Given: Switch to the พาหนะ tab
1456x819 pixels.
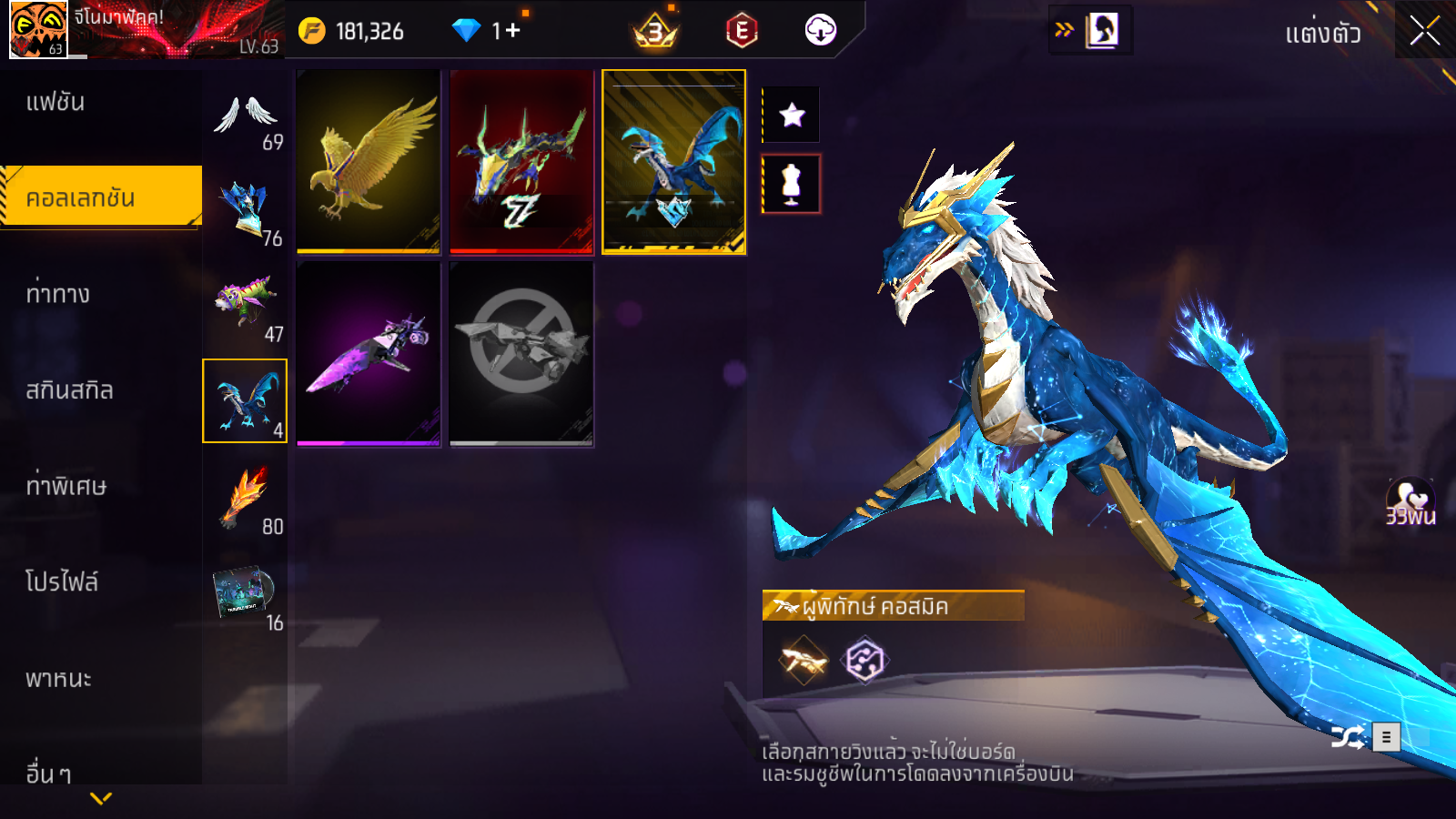Looking at the screenshot, I should [58, 679].
